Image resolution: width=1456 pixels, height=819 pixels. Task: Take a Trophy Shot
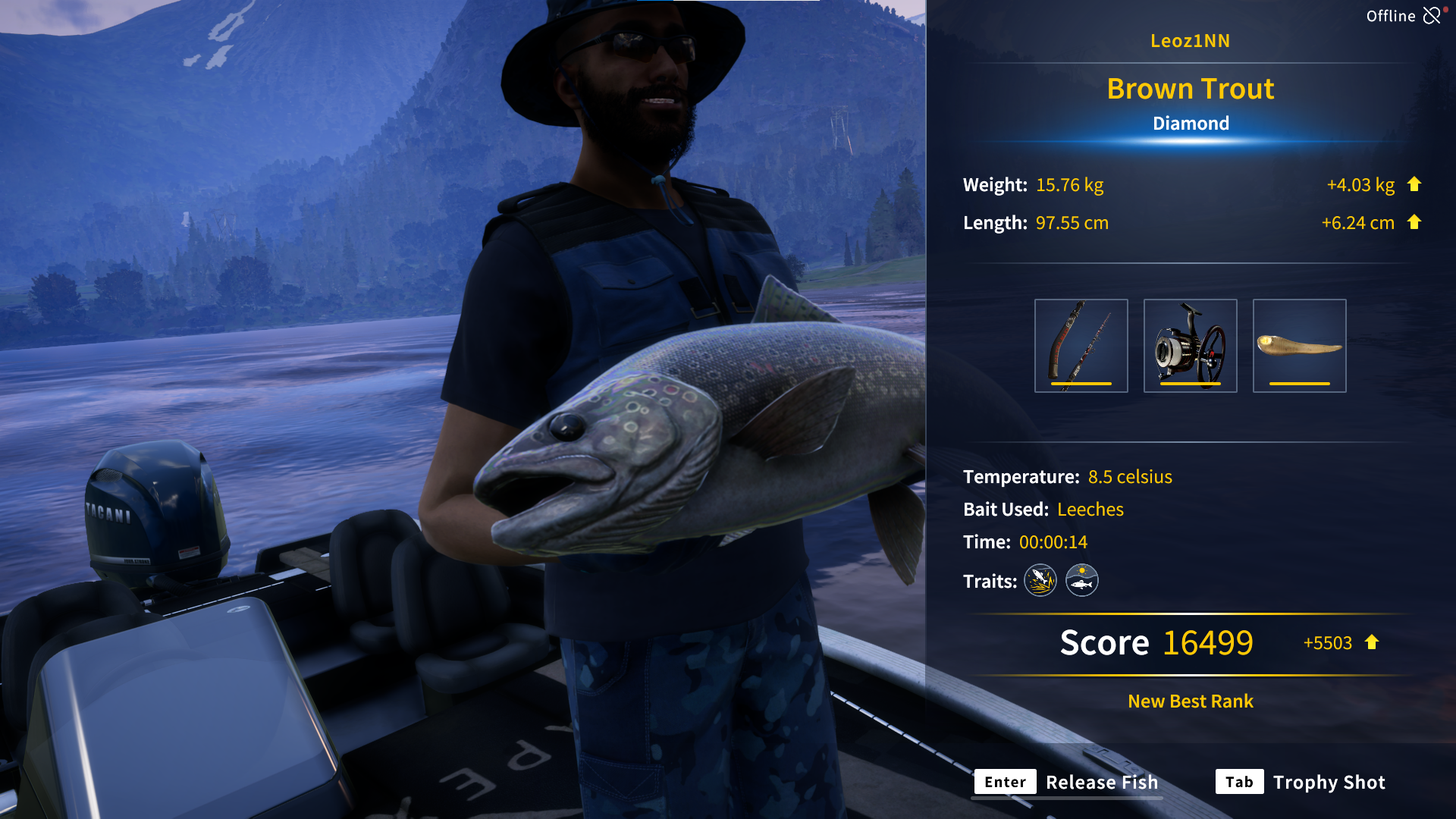[1301, 782]
